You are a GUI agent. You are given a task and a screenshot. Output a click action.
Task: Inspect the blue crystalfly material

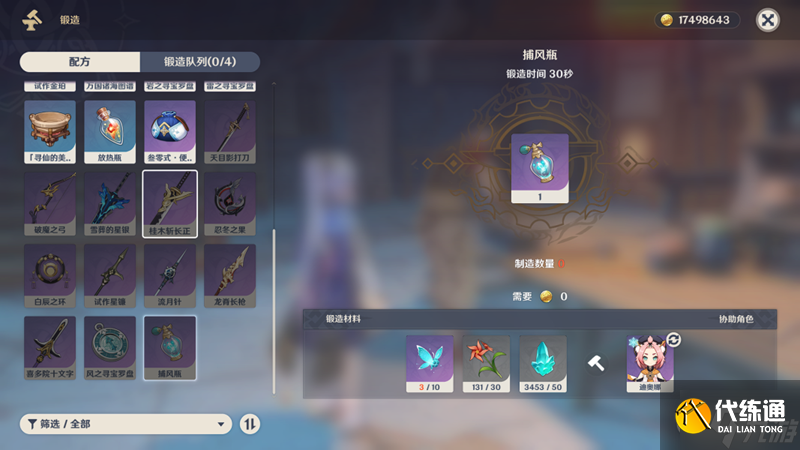tap(429, 360)
